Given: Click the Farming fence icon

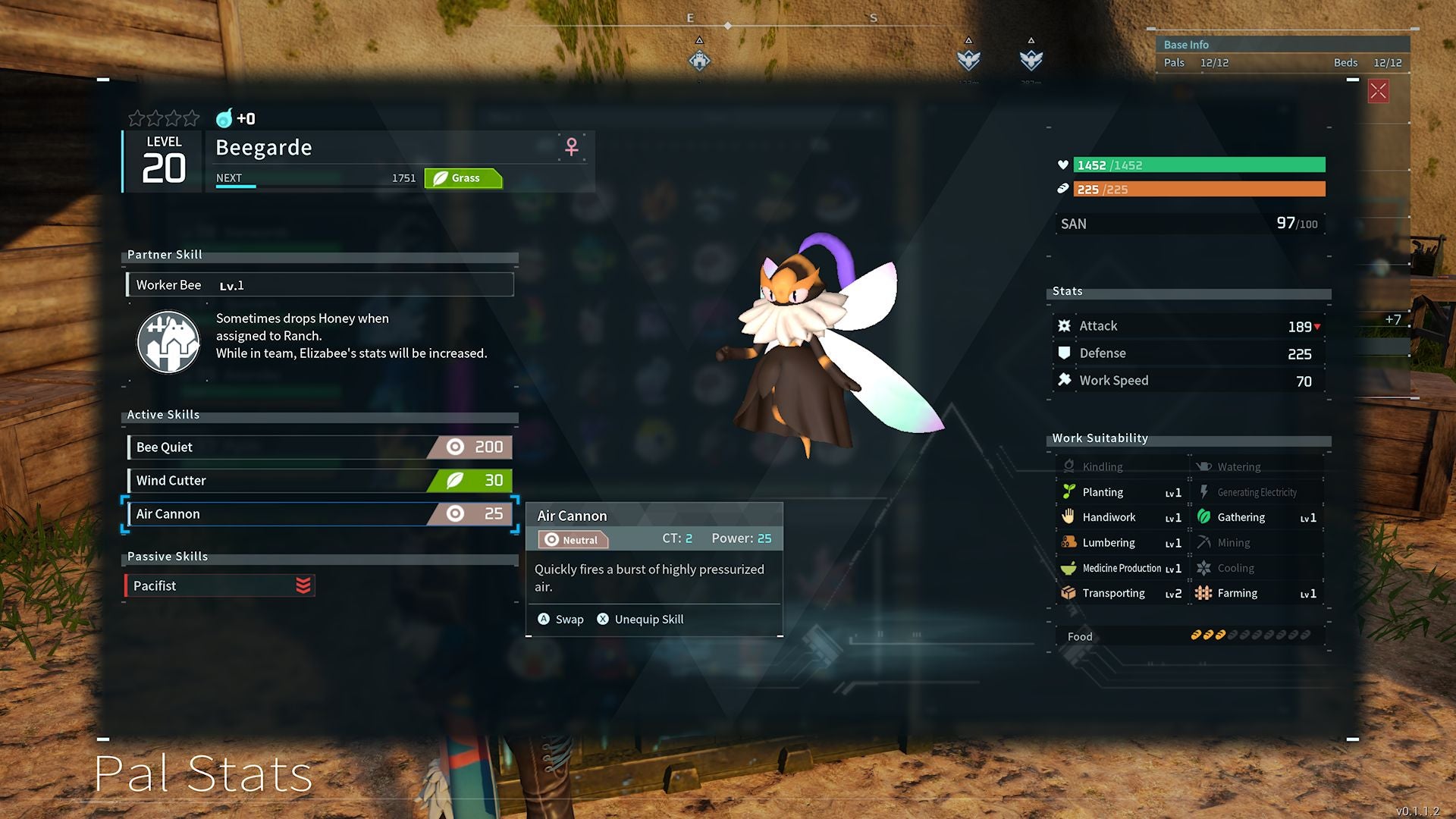Looking at the screenshot, I should (x=1204, y=593).
